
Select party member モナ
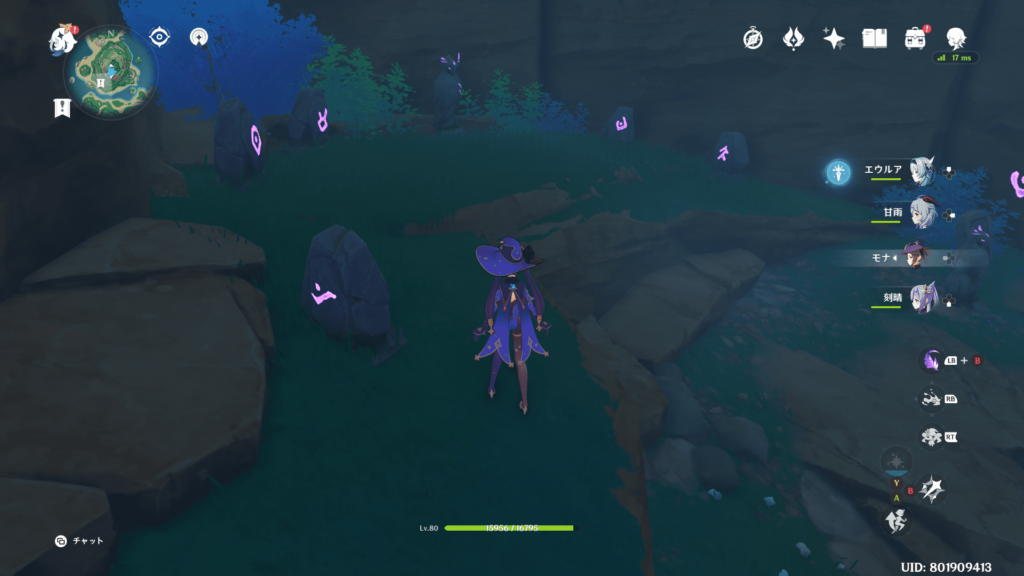pyautogui.click(x=918, y=256)
